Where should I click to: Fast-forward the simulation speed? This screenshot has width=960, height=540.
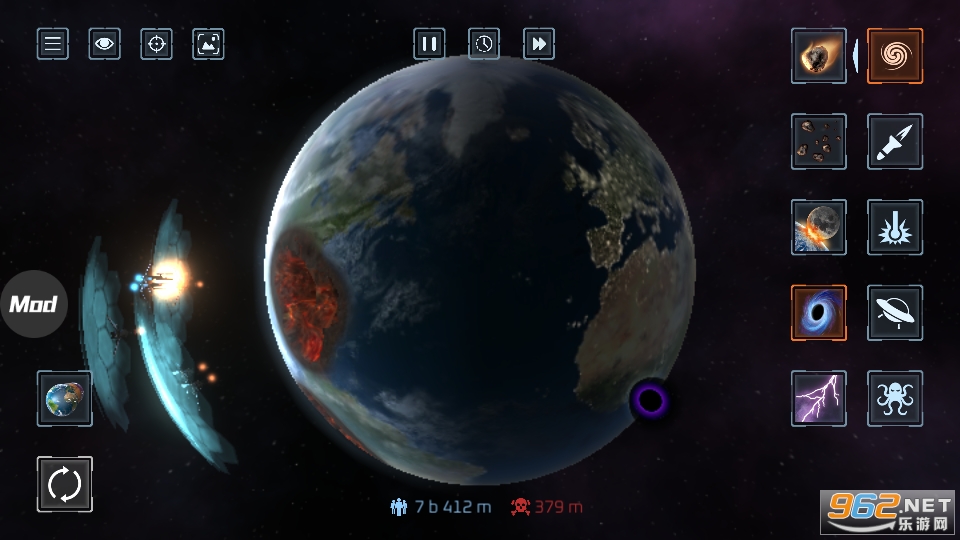[539, 44]
